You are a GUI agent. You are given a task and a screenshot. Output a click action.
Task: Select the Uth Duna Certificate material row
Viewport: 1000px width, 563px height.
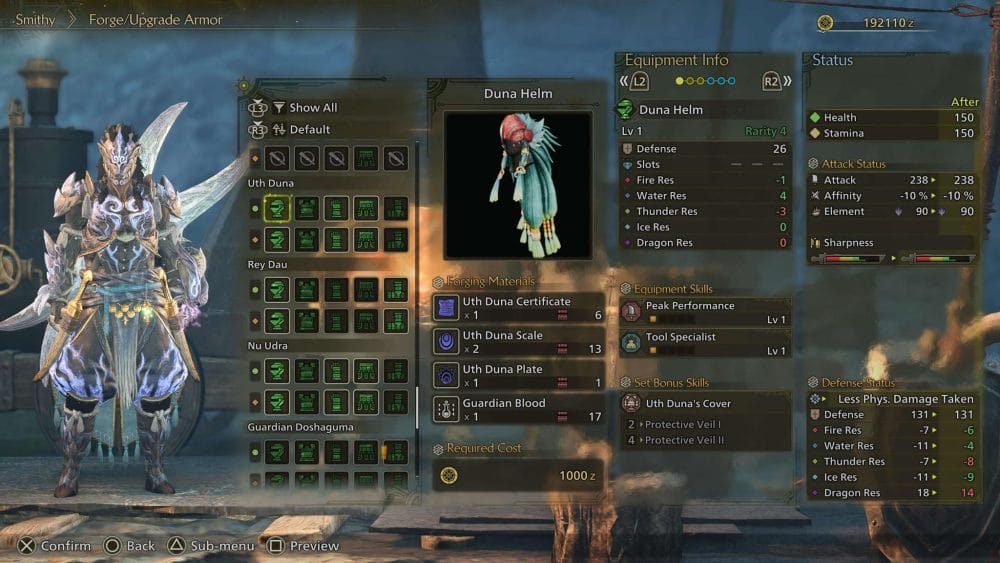tap(518, 308)
